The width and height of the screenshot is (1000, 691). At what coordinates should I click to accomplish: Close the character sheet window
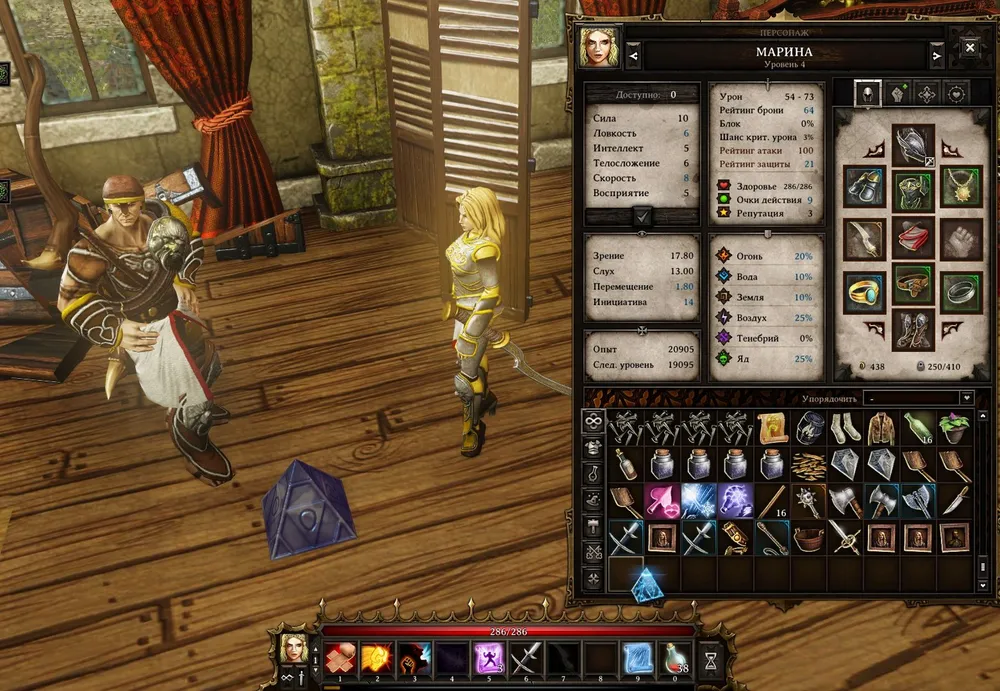pos(969,47)
